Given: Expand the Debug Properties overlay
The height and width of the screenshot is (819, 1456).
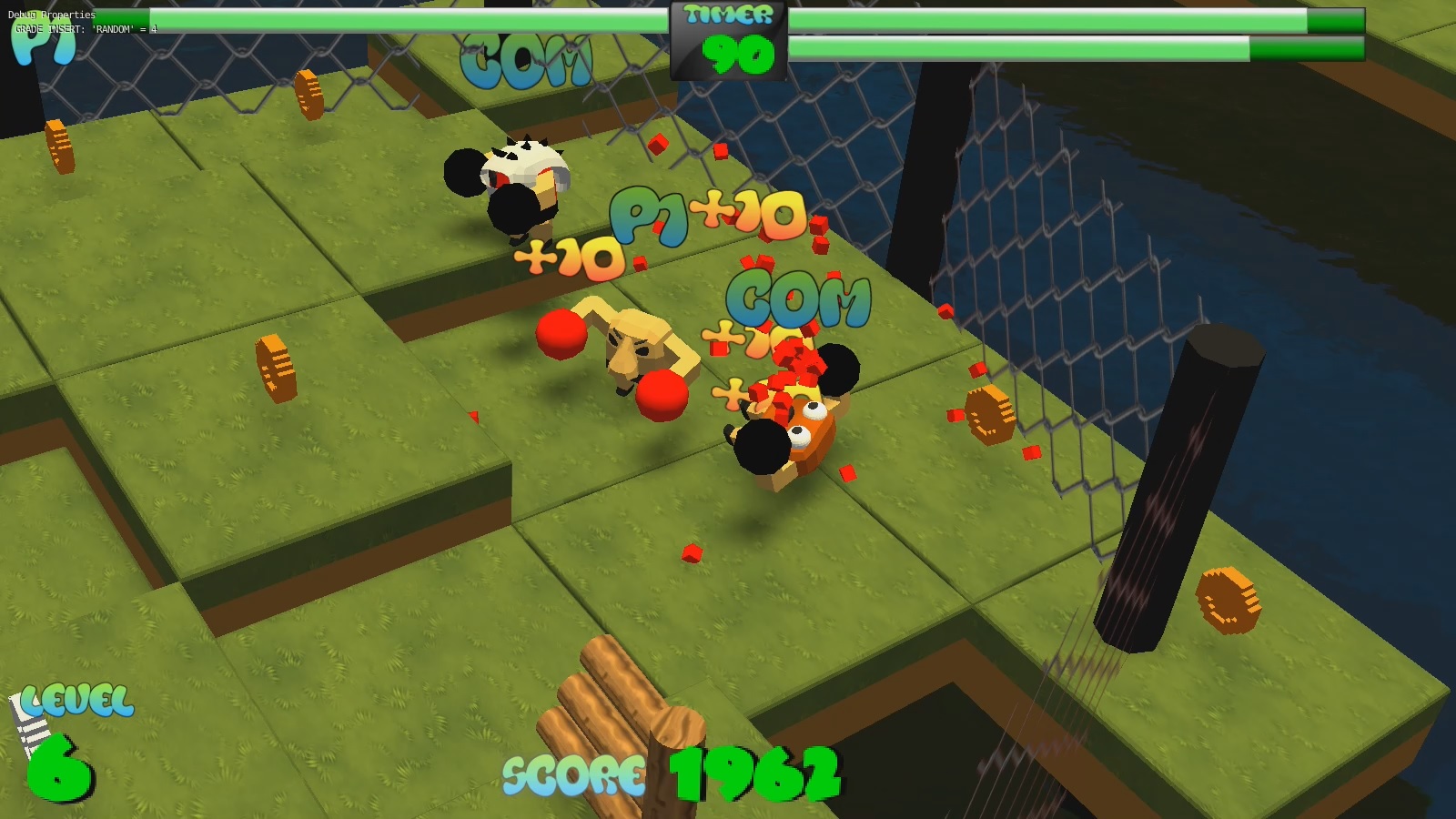Looking at the screenshot, I should pos(50,15).
